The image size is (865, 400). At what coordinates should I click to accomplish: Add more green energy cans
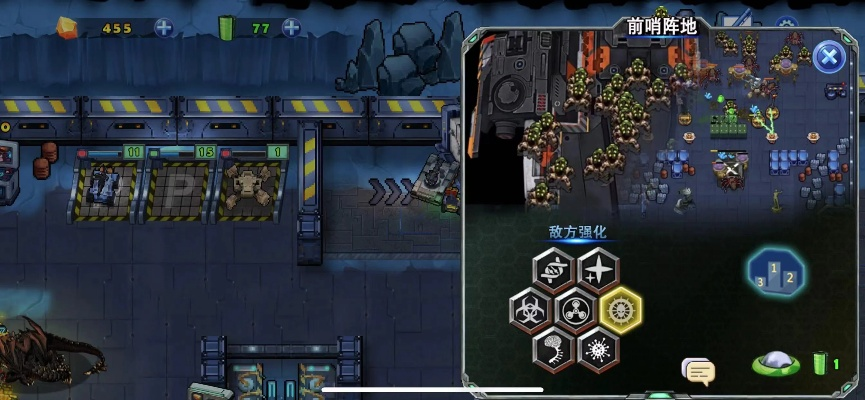(290, 28)
